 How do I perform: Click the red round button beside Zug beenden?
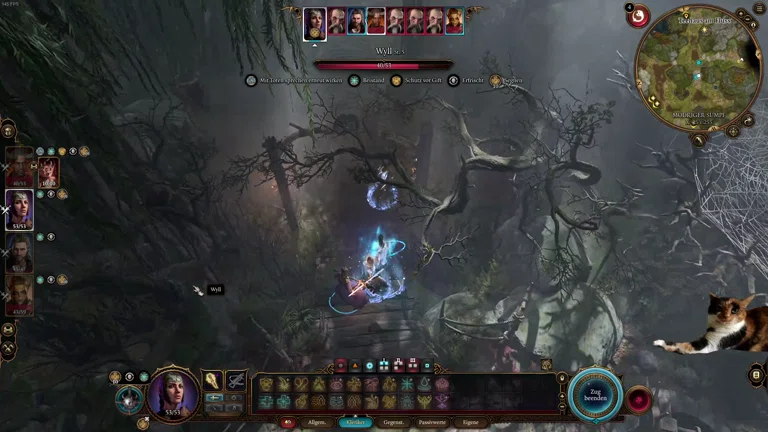pos(638,398)
